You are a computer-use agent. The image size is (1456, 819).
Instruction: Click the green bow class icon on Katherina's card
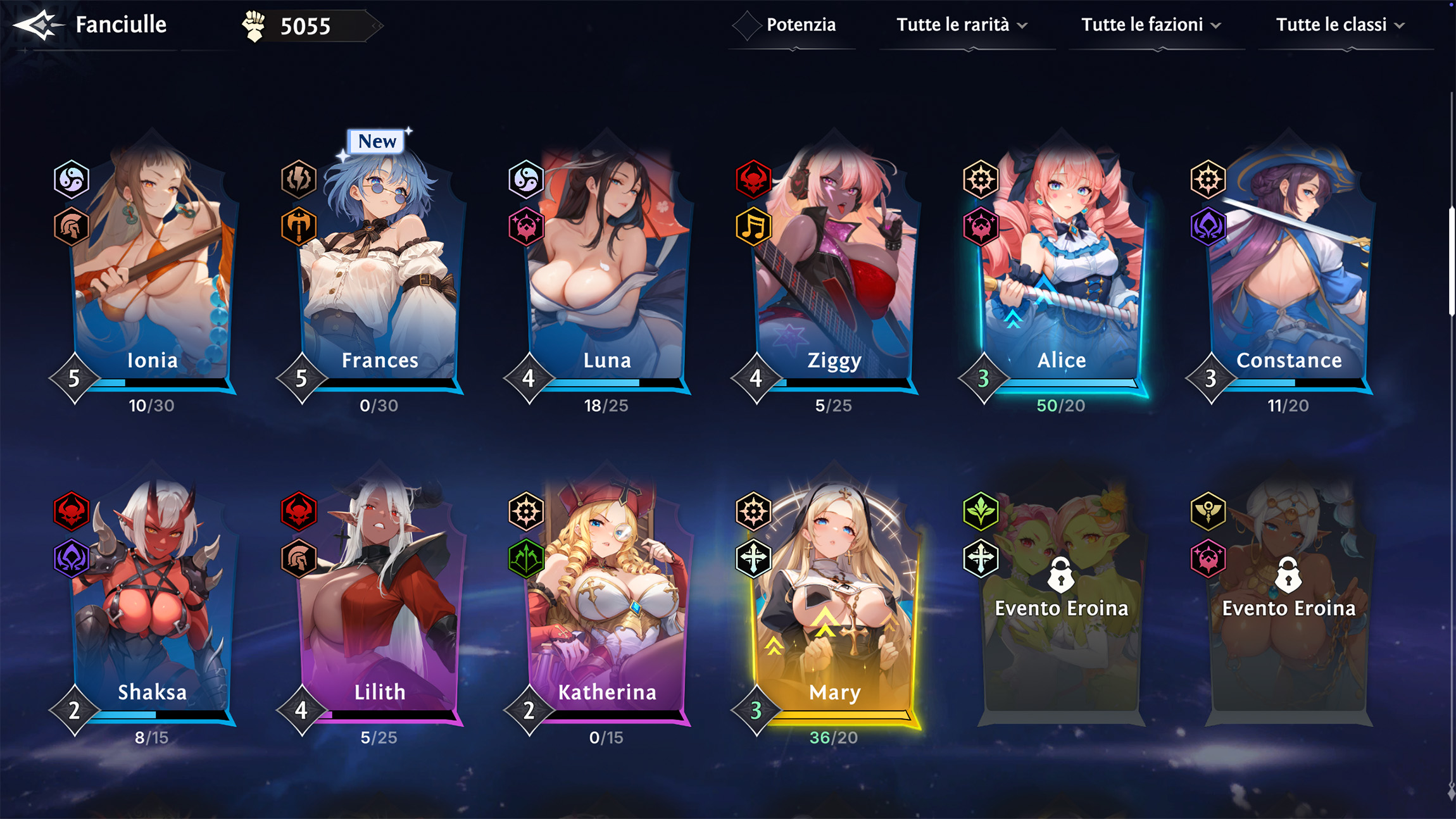[527, 560]
